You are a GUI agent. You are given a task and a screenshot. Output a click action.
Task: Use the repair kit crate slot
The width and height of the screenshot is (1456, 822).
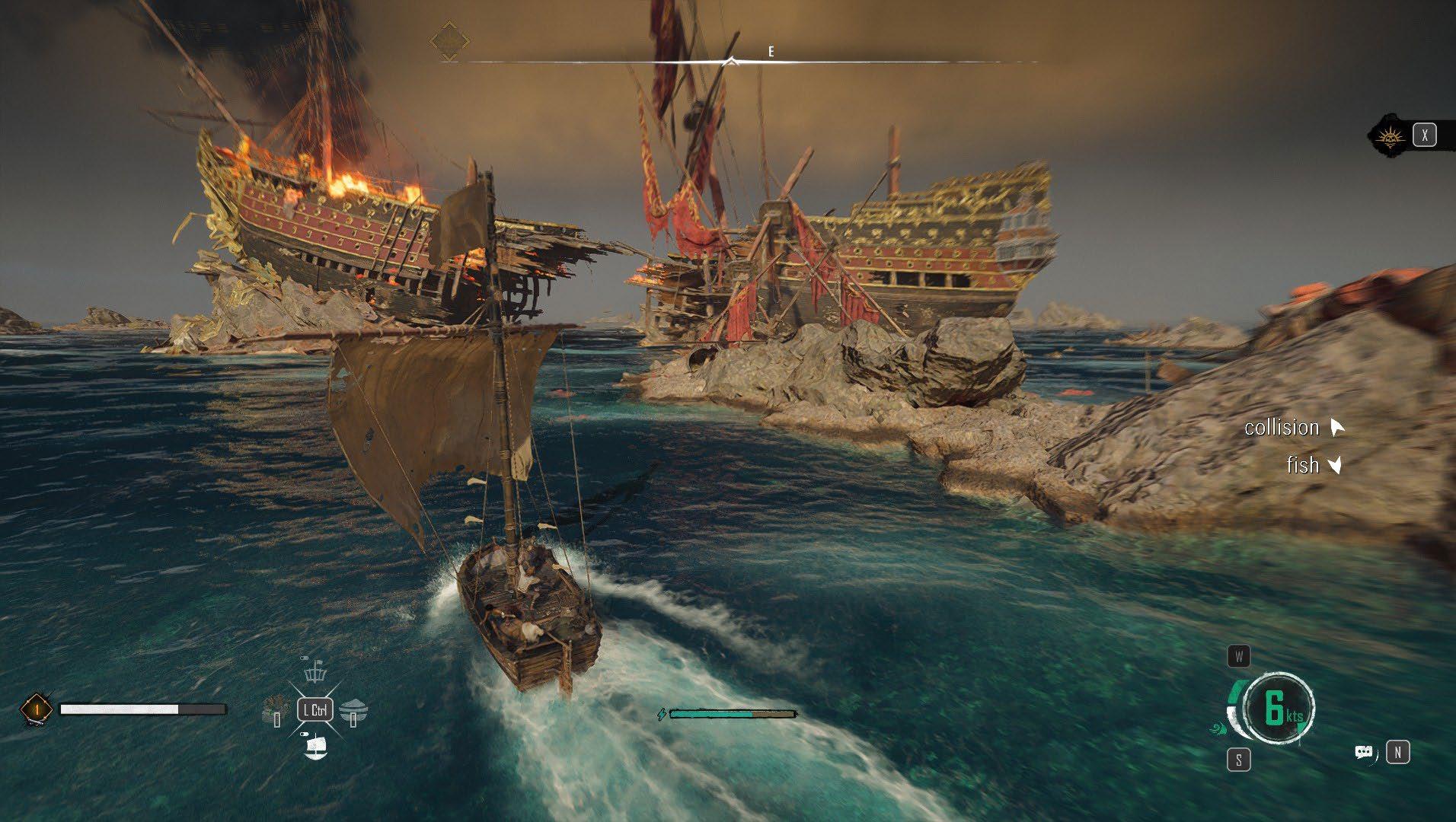click(x=273, y=711)
